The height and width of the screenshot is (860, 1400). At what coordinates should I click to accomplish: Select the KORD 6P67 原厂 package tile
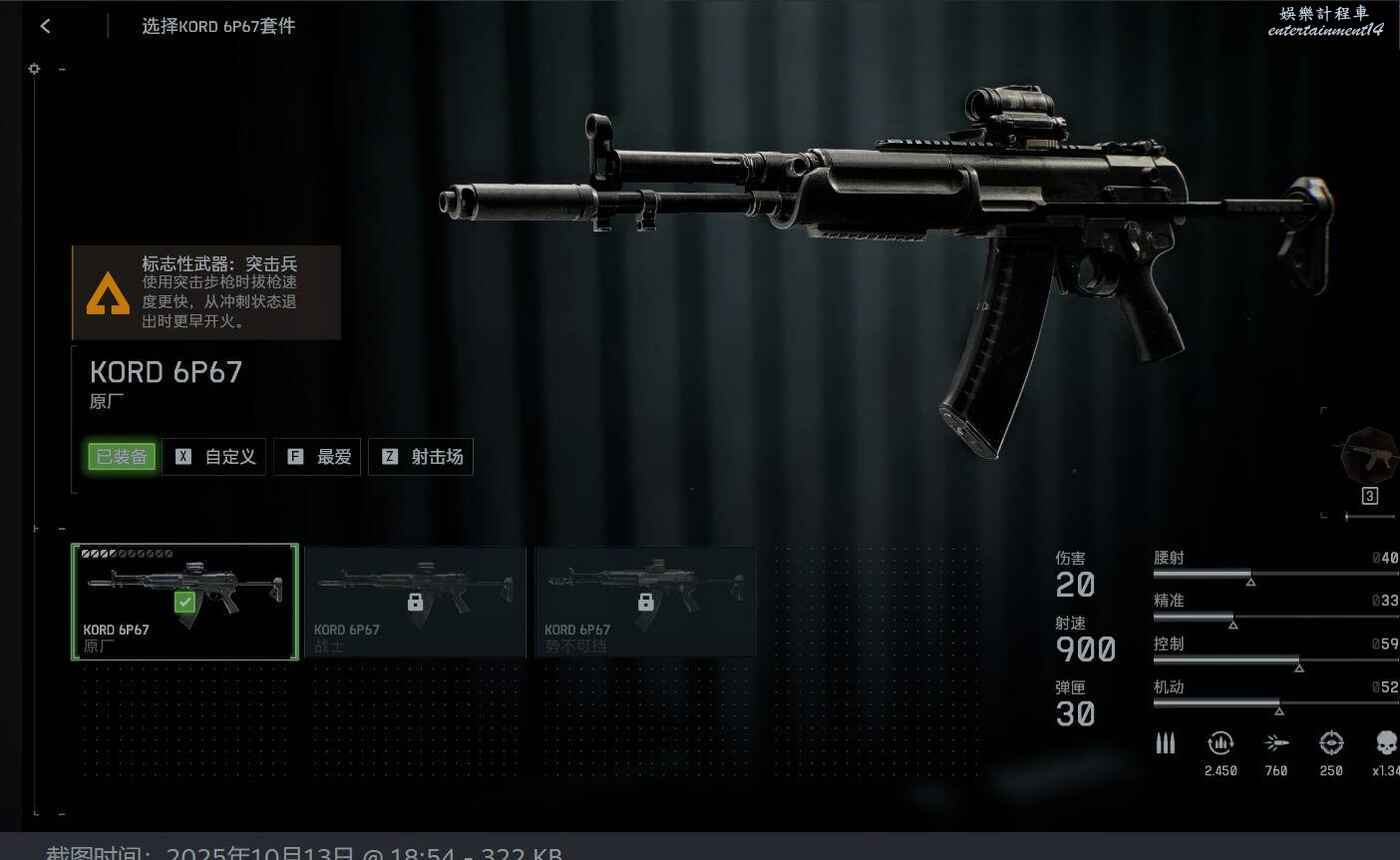point(185,602)
